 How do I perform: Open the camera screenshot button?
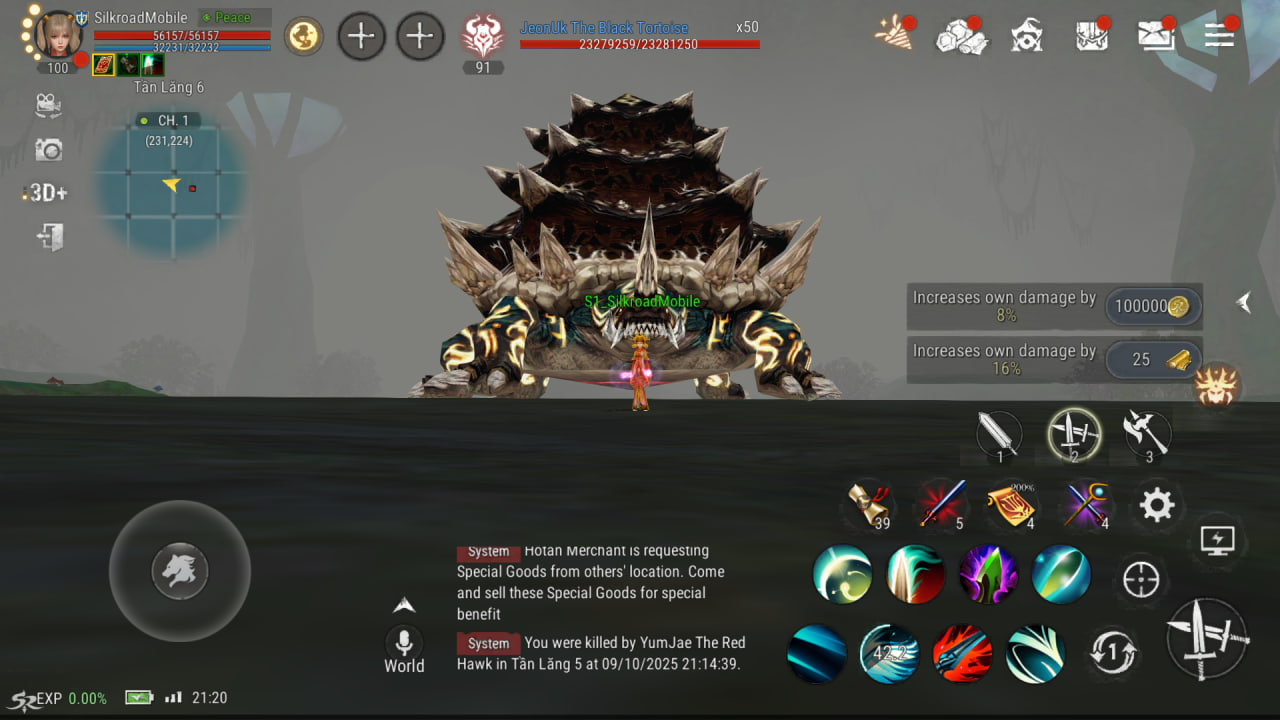(x=48, y=150)
